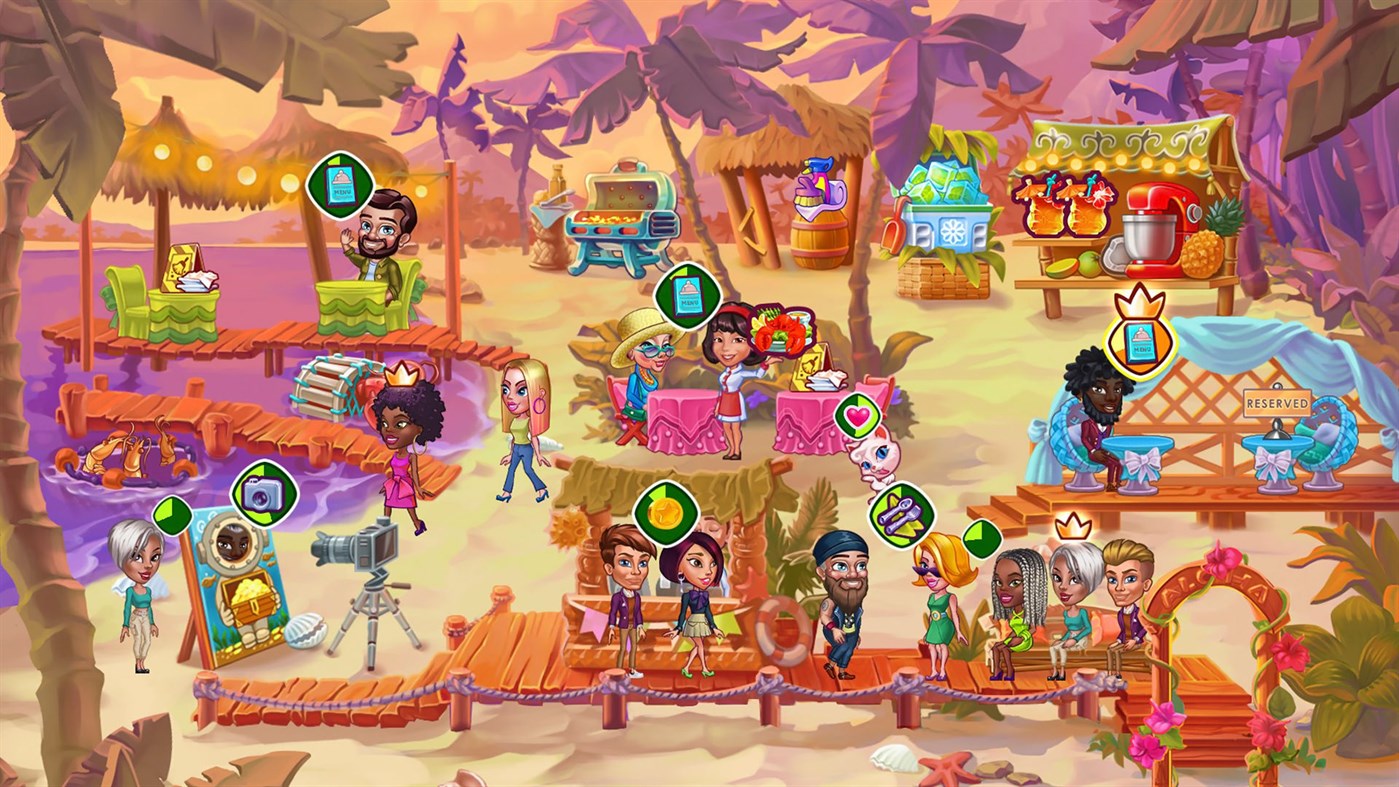Click the golden menu icon above the seated groom
Image resolution: width=1399 pixels, height=787 pixels.
click(x=1141, y=343)
